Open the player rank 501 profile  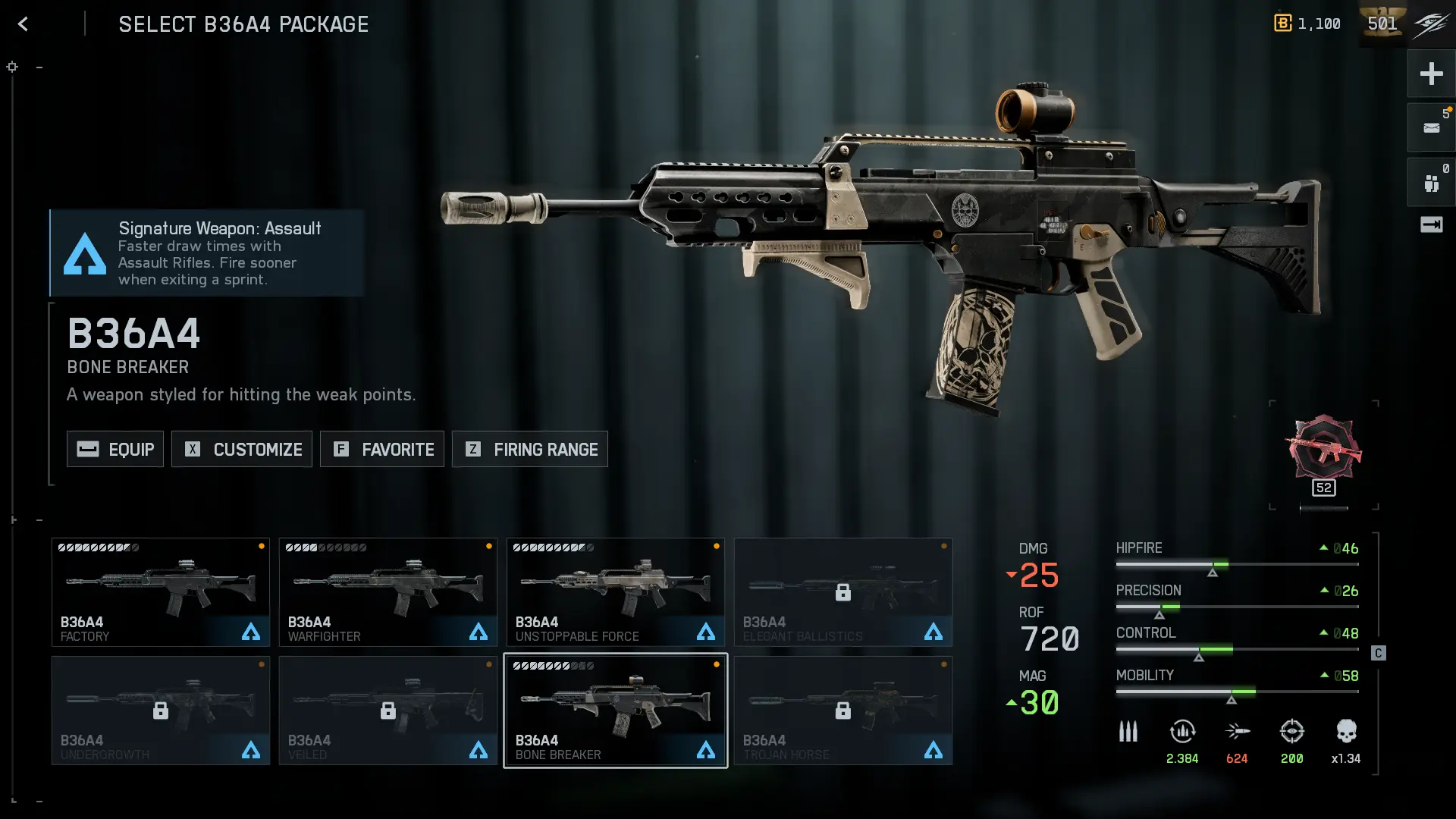point(1382,24)
